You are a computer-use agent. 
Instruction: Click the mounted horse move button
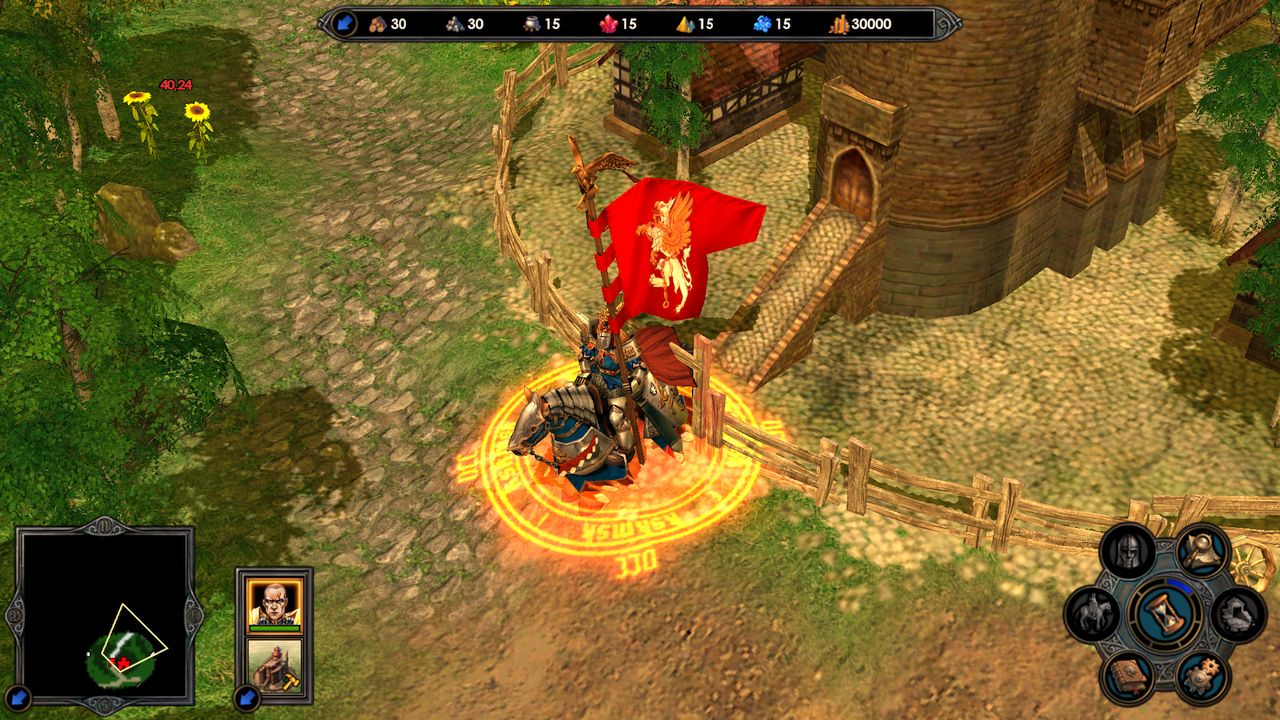pos(1091,614)
